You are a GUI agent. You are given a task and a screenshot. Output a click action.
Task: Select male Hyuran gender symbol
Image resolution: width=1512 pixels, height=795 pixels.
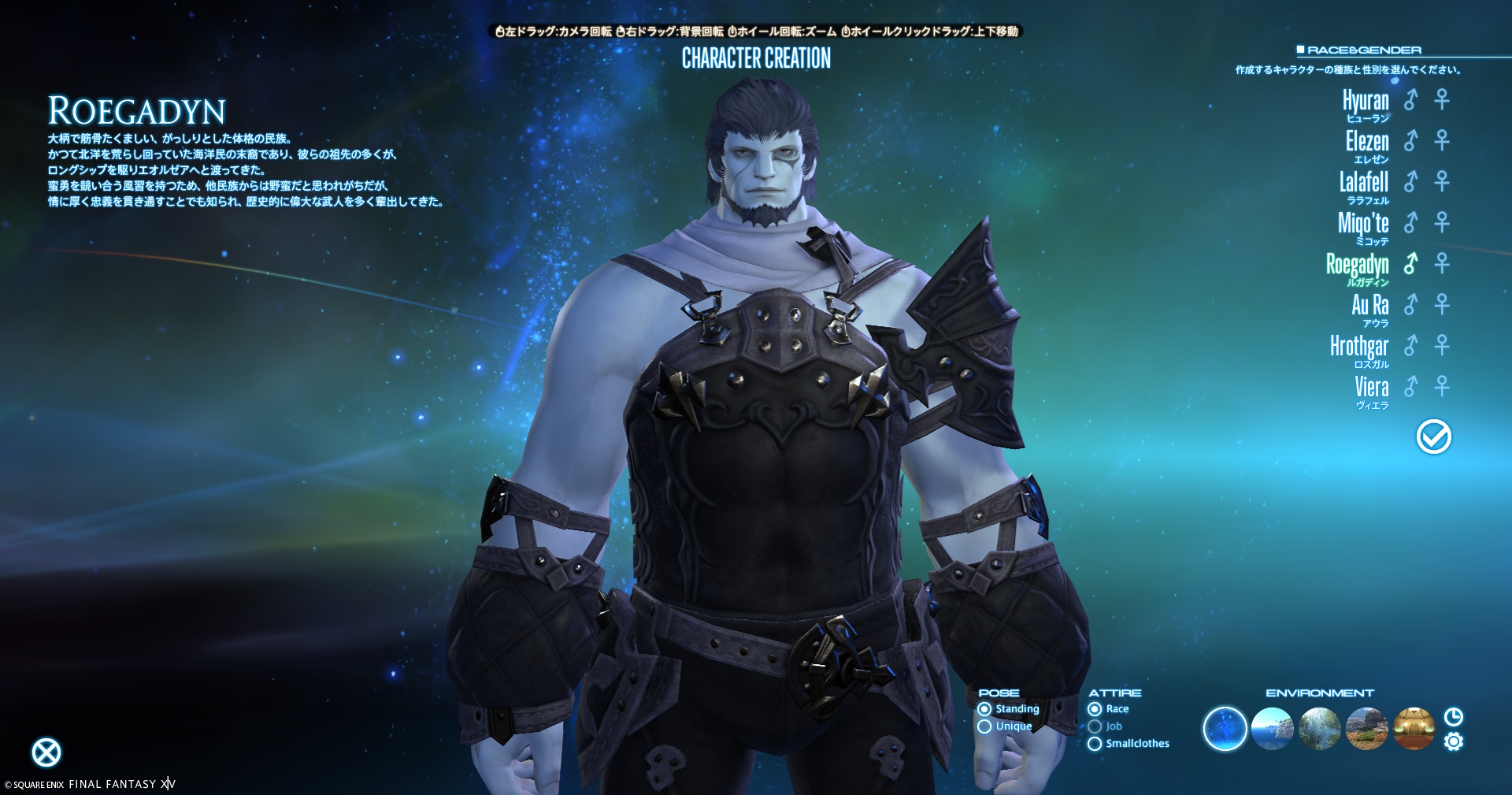(x=1411, y=99)
